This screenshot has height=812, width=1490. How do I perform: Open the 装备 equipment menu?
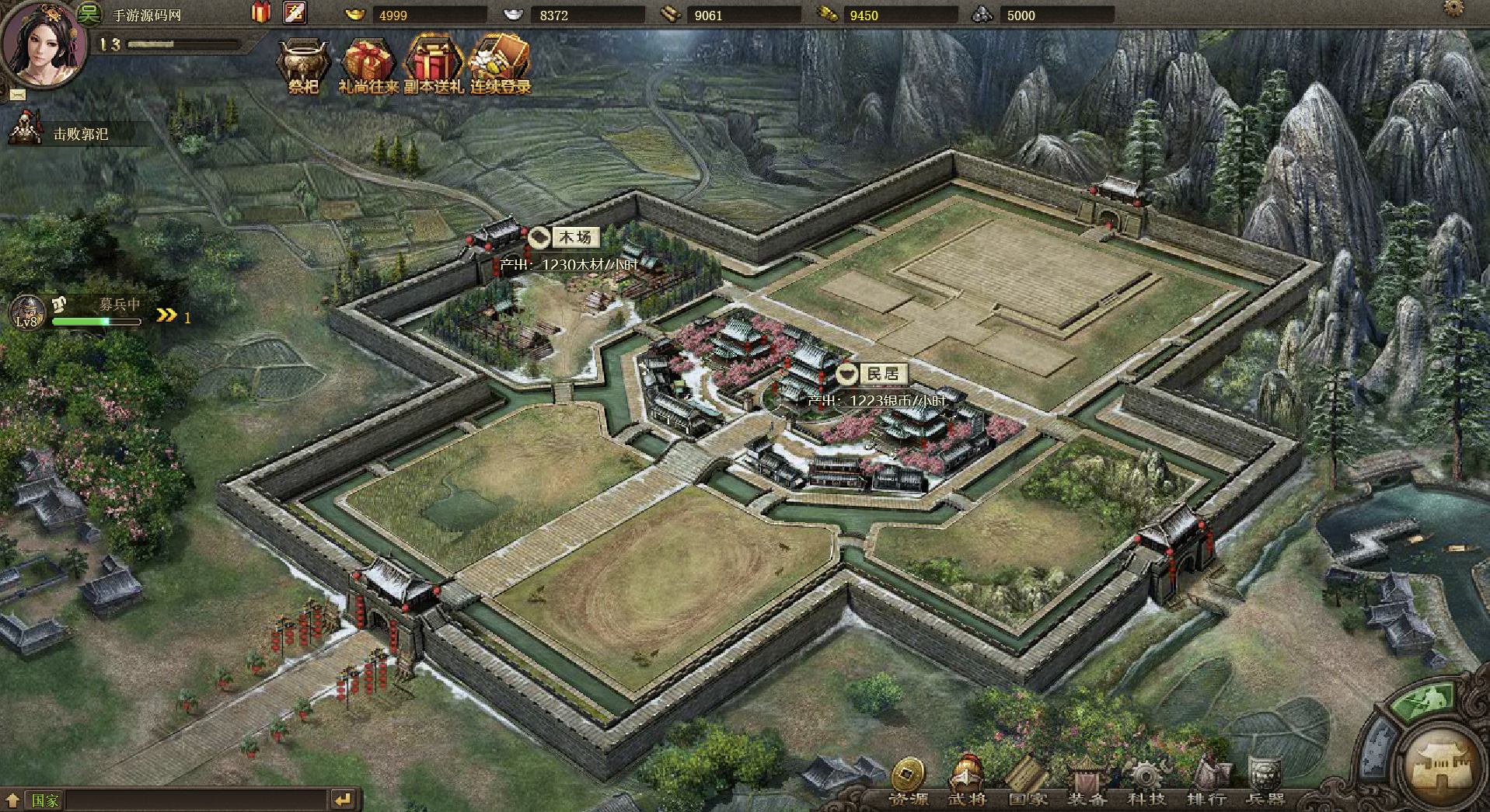click(1086, 779)
